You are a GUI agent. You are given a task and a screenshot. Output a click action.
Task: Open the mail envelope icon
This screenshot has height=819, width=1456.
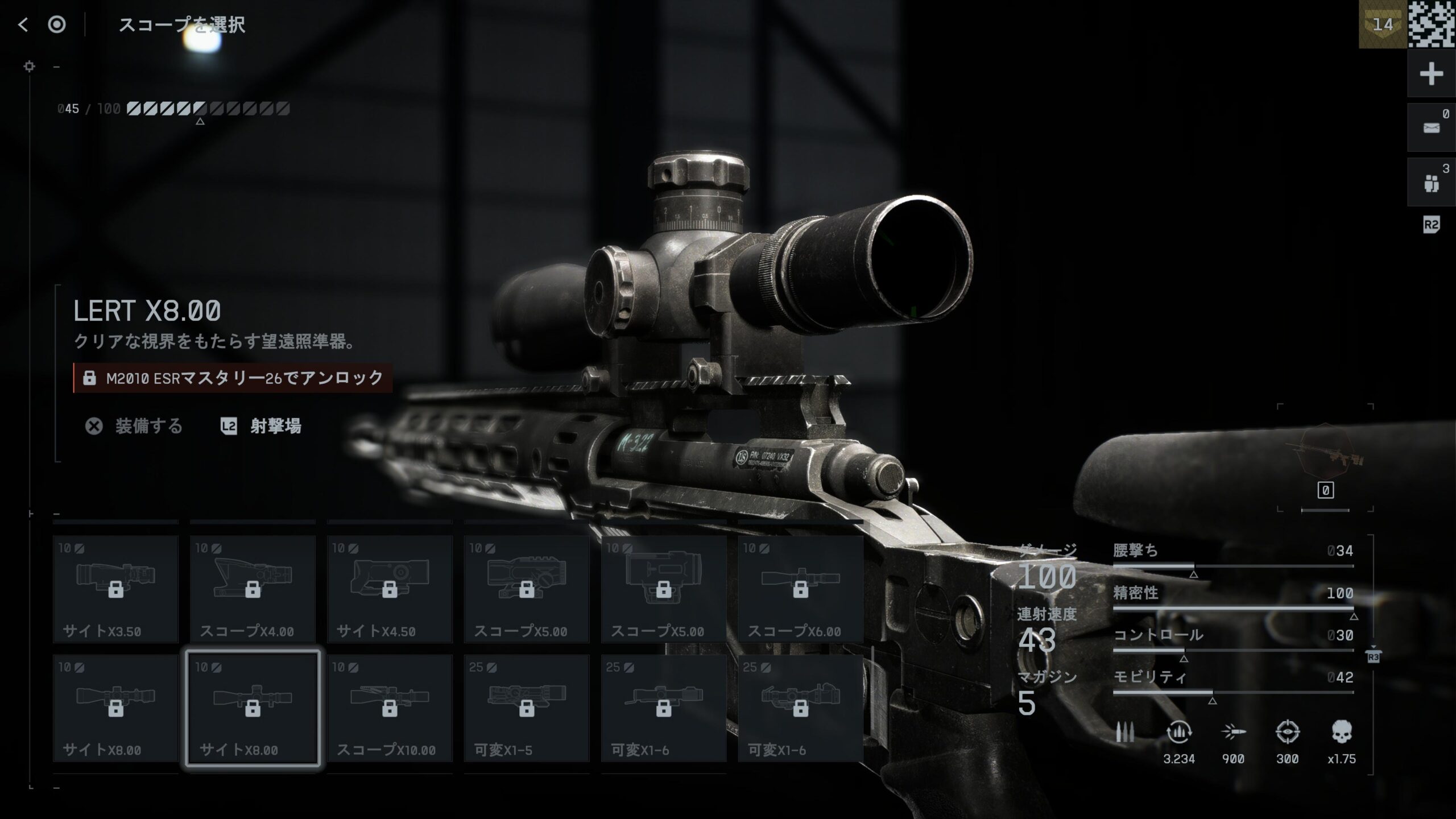1431,128
